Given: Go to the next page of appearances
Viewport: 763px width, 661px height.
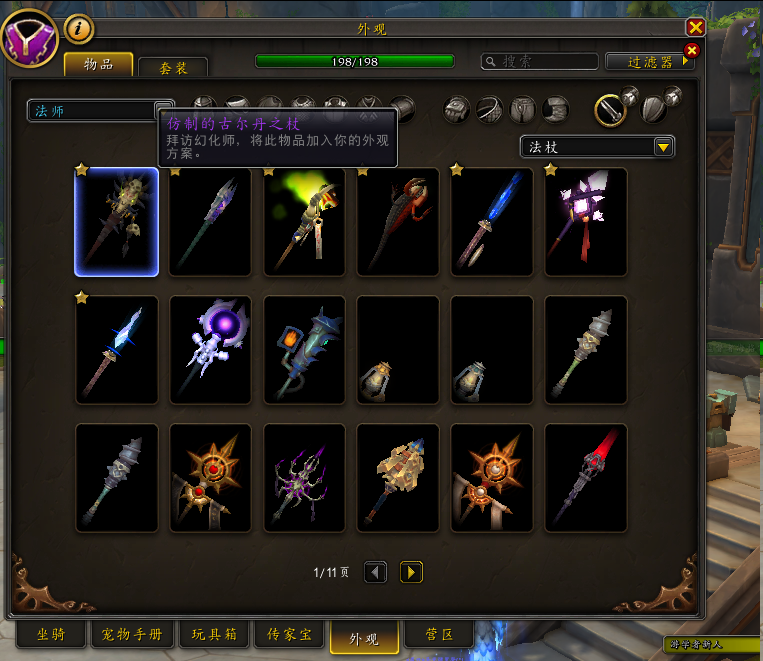Looking at the screenshot, I should click(x=411, y=572).
